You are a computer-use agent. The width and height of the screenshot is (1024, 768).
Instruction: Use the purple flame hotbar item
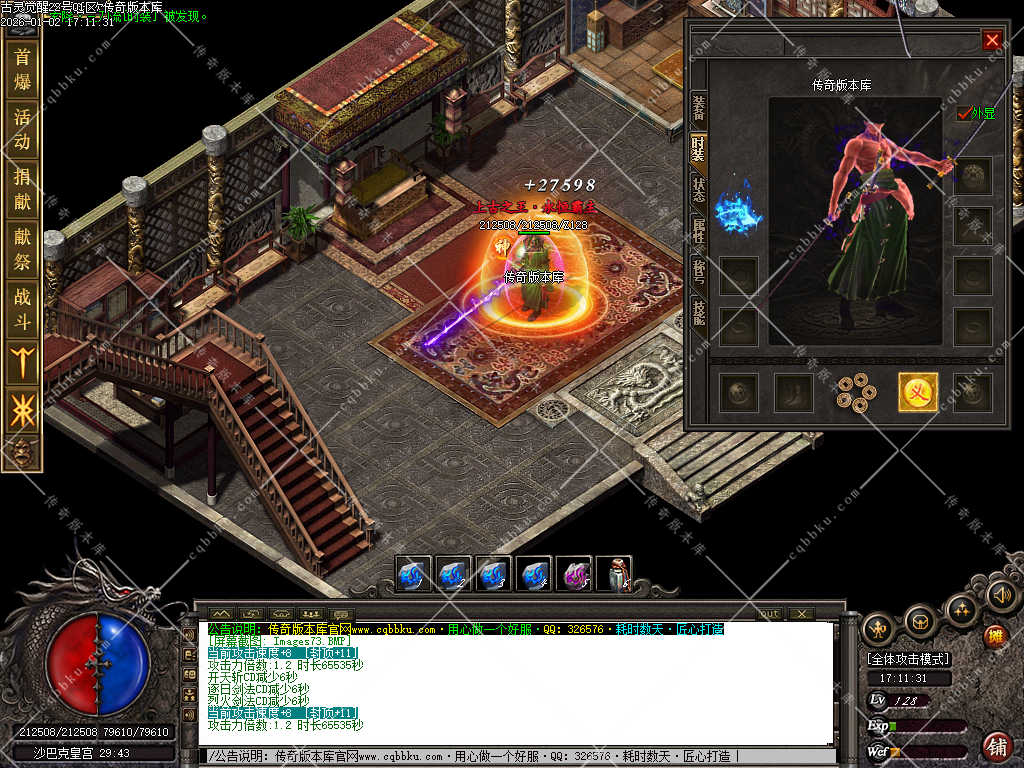(573, 575)
